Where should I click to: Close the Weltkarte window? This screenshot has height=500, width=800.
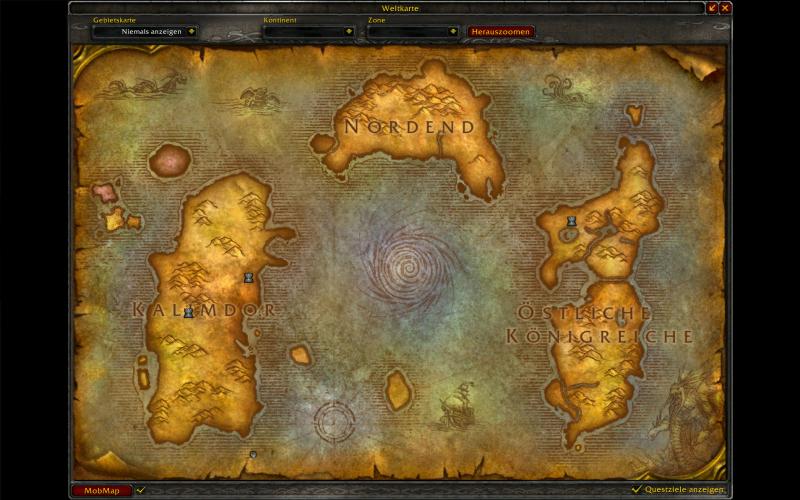tap(726, 8)
